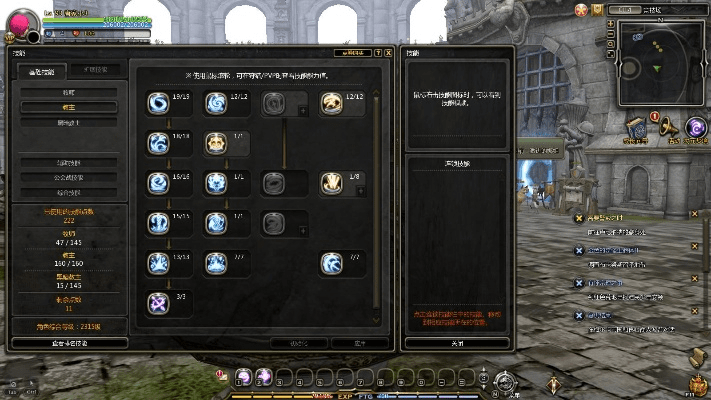
Task: Select the golden skill icon showing 12/12
Action: click(332, 102)
